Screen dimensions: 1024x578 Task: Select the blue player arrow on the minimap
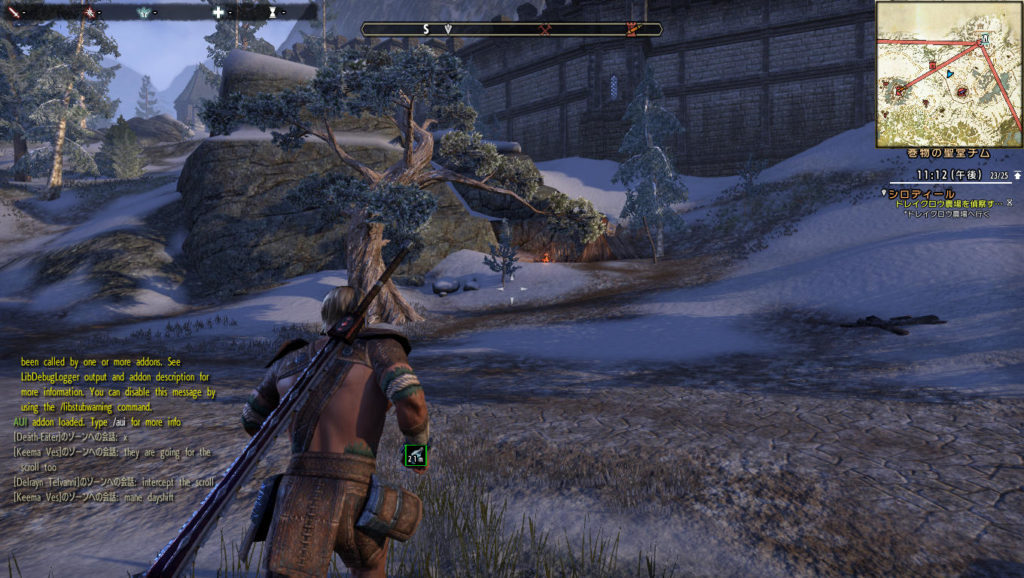click(949, 74)
